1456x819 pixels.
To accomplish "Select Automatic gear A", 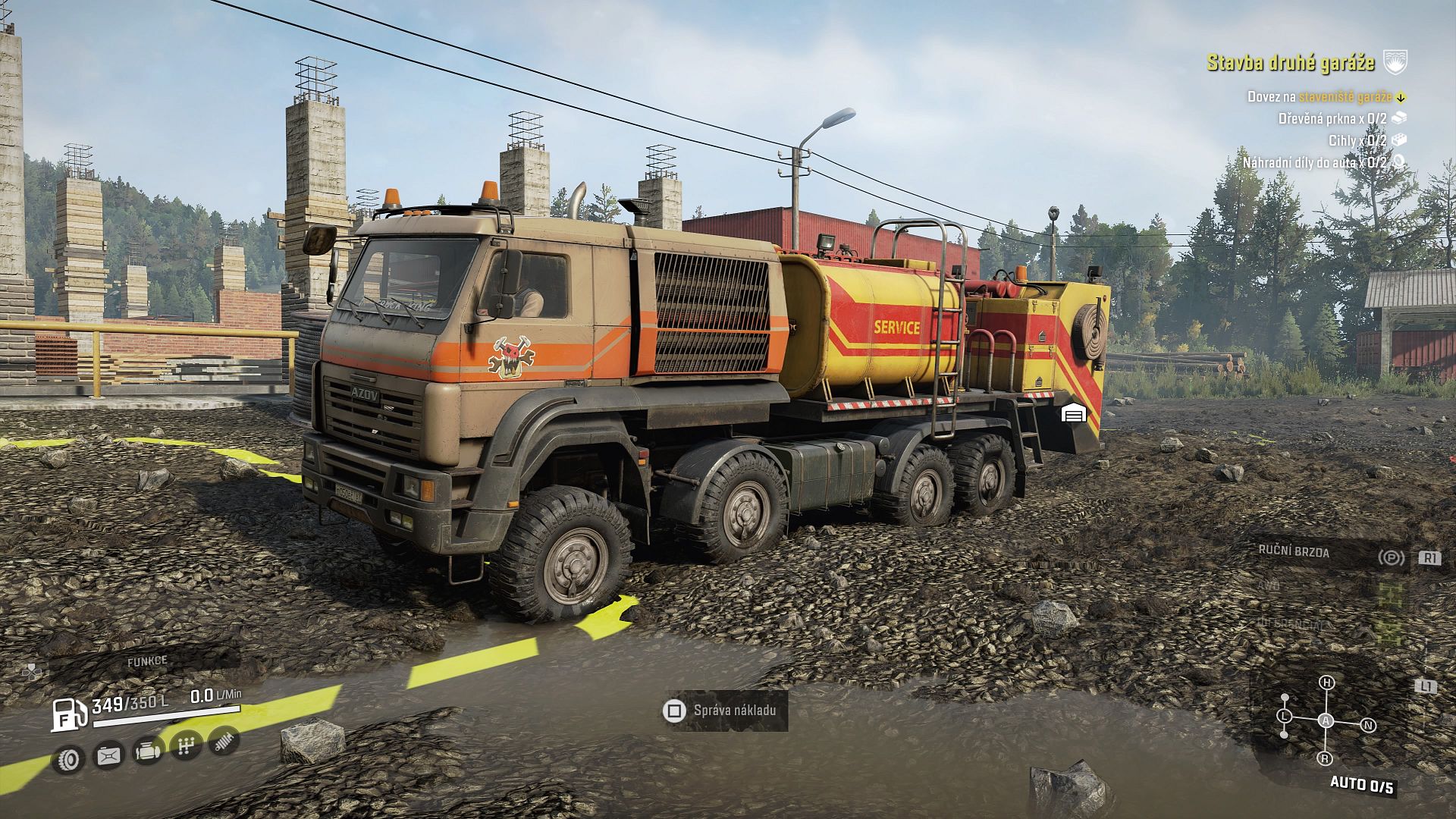I will coord(1326,720).
